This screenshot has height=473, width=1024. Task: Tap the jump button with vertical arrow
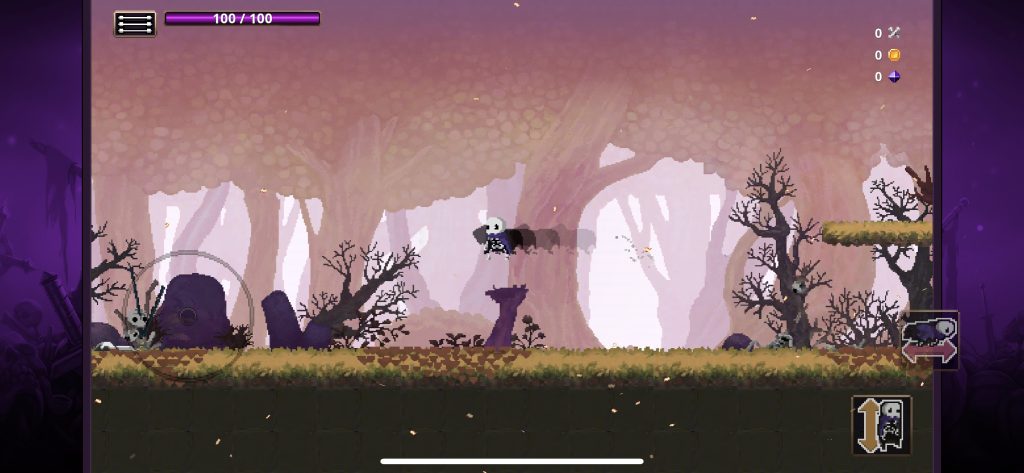(882, 425)
